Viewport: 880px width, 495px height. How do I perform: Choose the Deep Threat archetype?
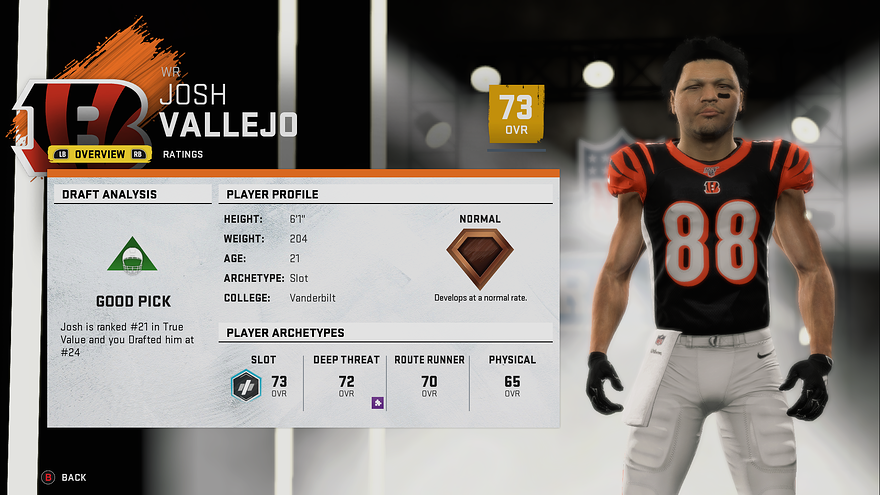point(346,380)
